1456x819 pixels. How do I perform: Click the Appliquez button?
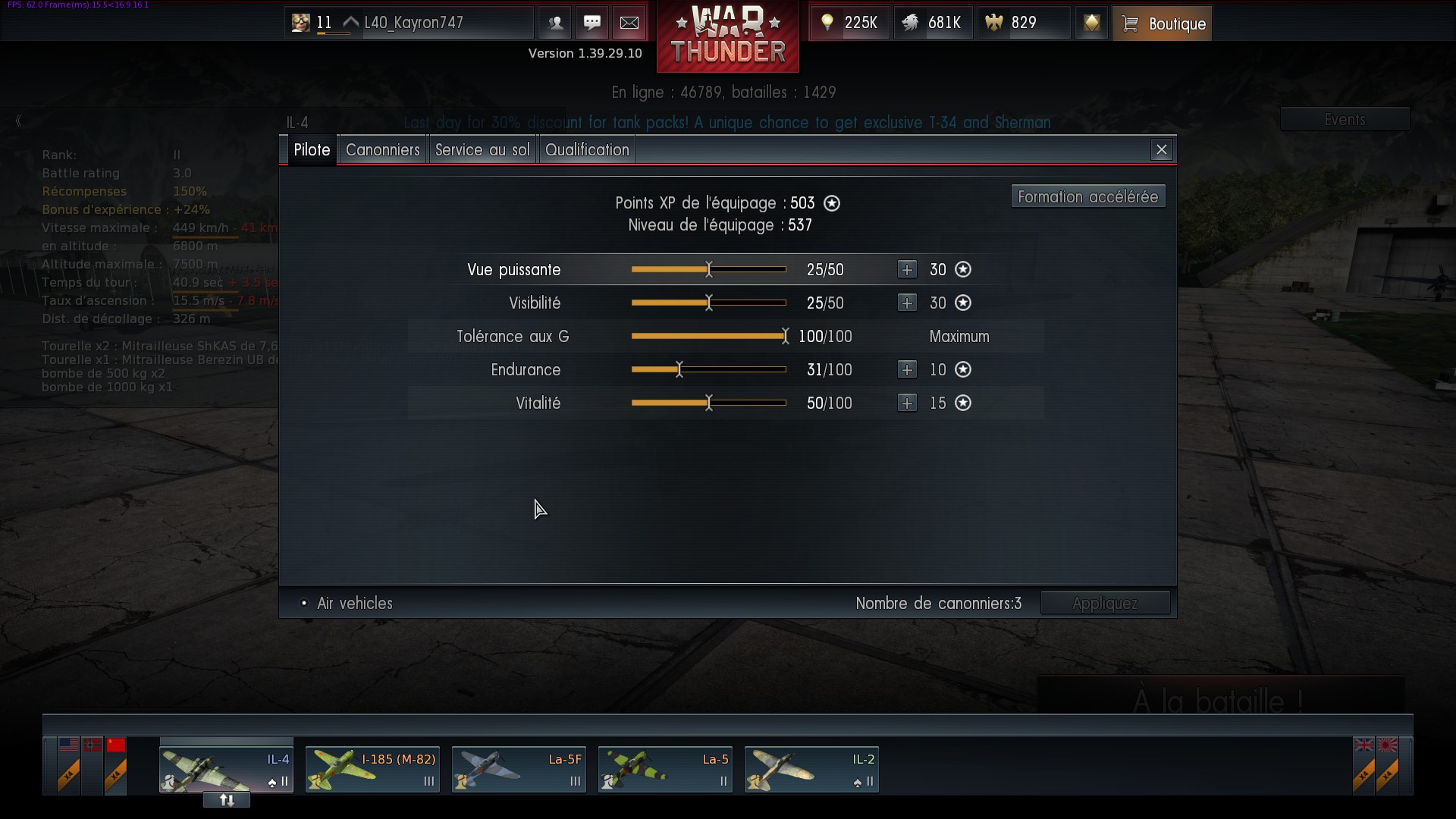click(x=1105, y=604)
